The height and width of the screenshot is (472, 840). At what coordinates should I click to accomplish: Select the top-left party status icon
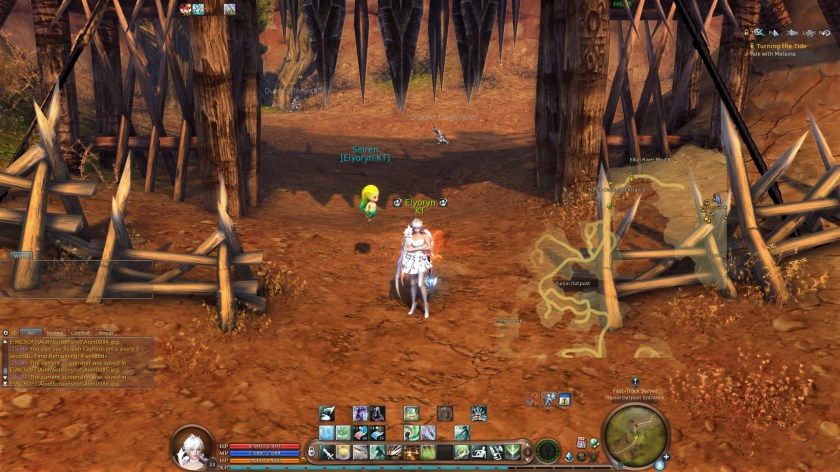tap(185, 9)
